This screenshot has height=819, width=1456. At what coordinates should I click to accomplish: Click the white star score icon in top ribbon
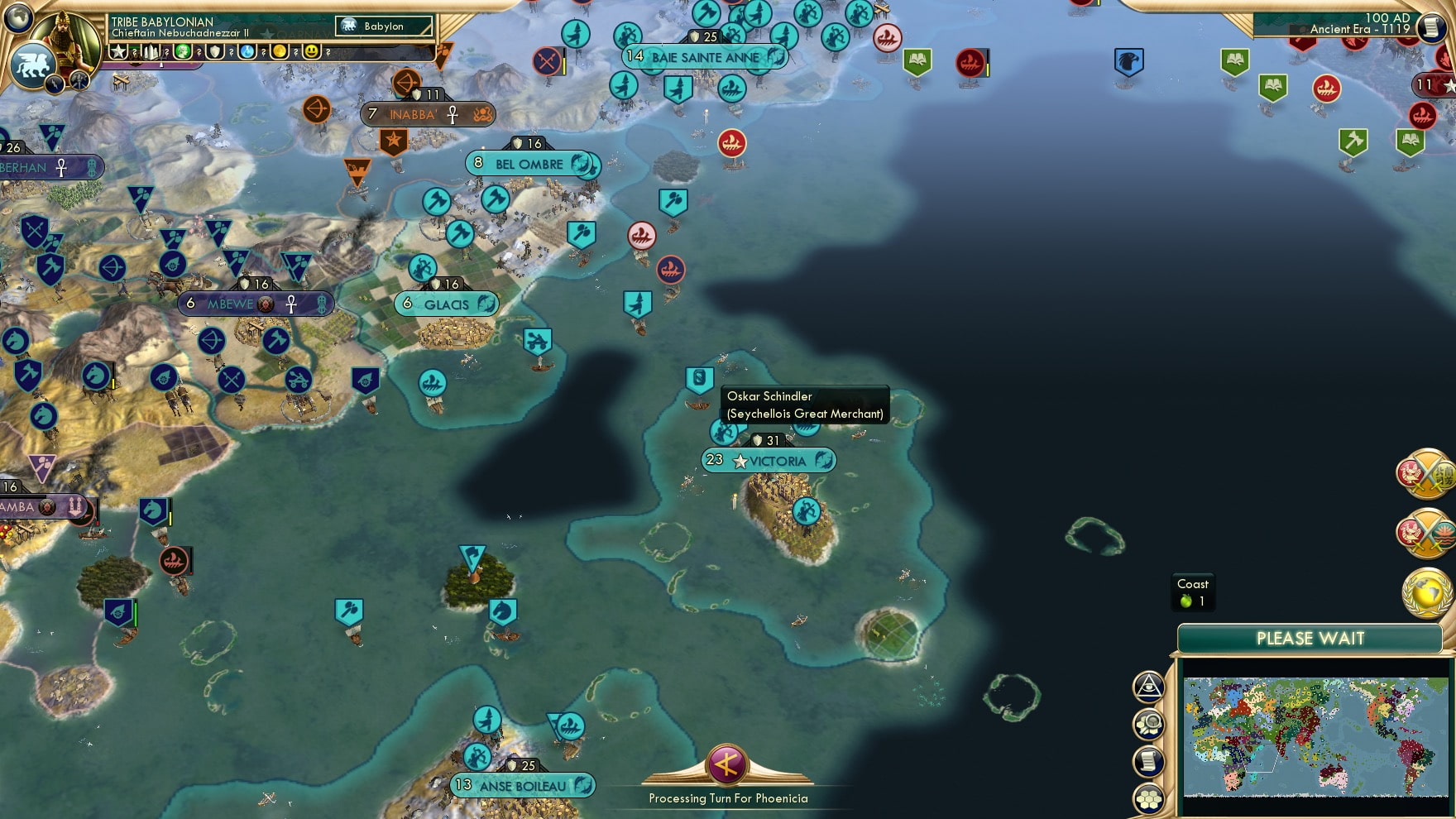(118, 51)
